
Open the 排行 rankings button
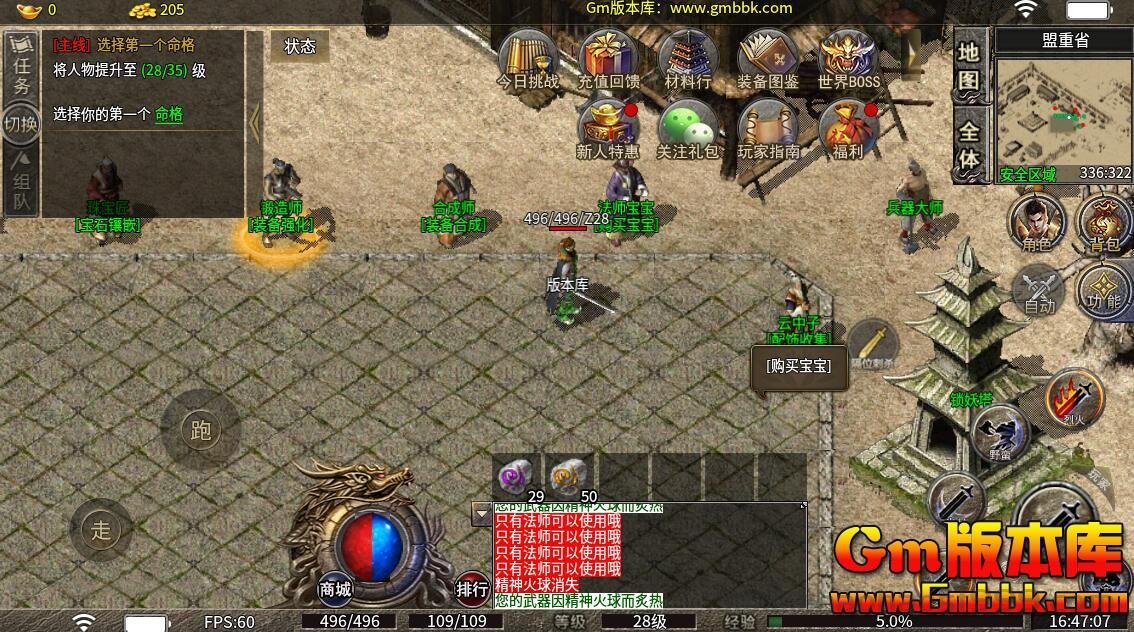(x=472, y=589)
